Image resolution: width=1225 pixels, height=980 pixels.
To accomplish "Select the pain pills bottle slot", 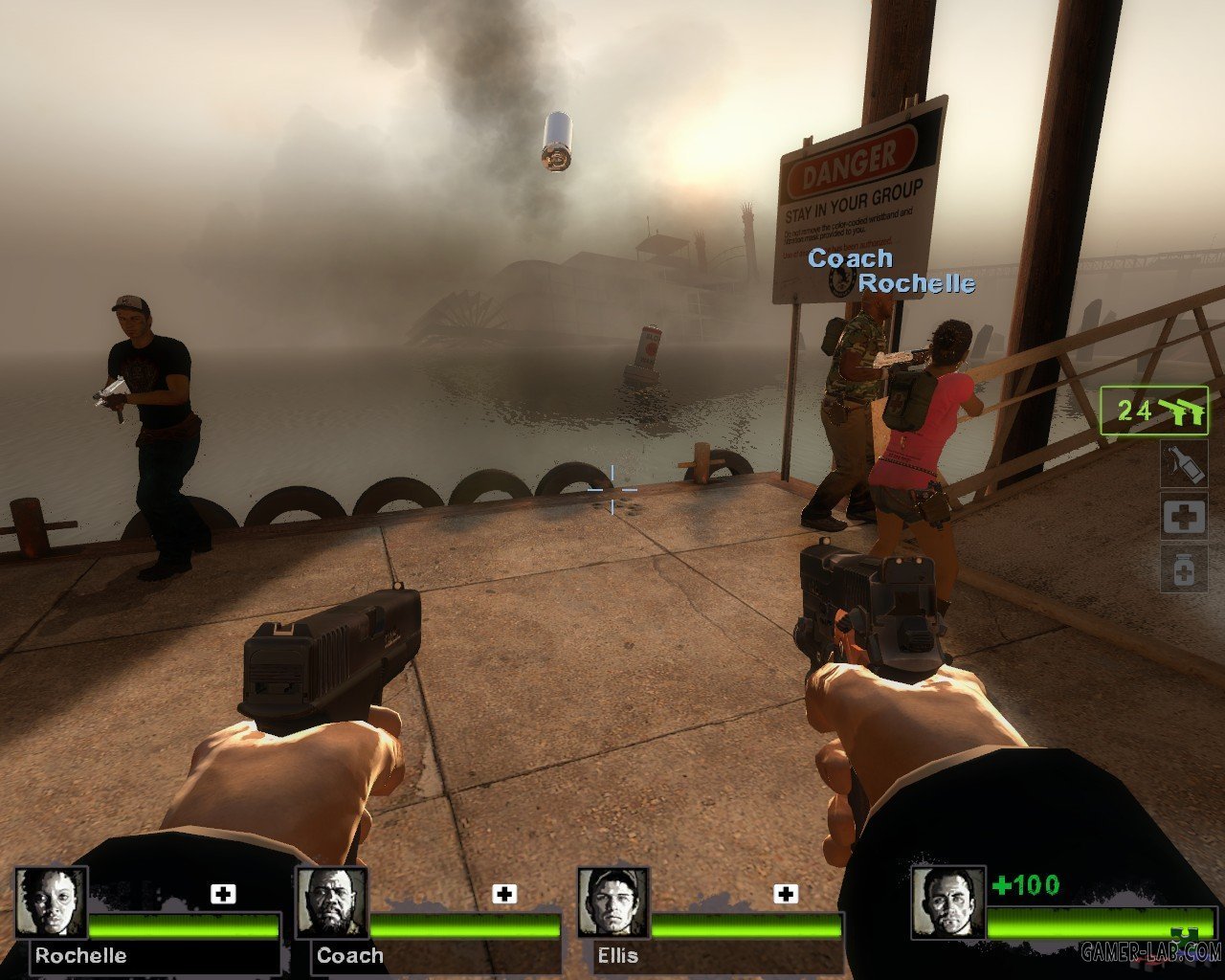I will pyautogui.click(x=1183, y=569).
